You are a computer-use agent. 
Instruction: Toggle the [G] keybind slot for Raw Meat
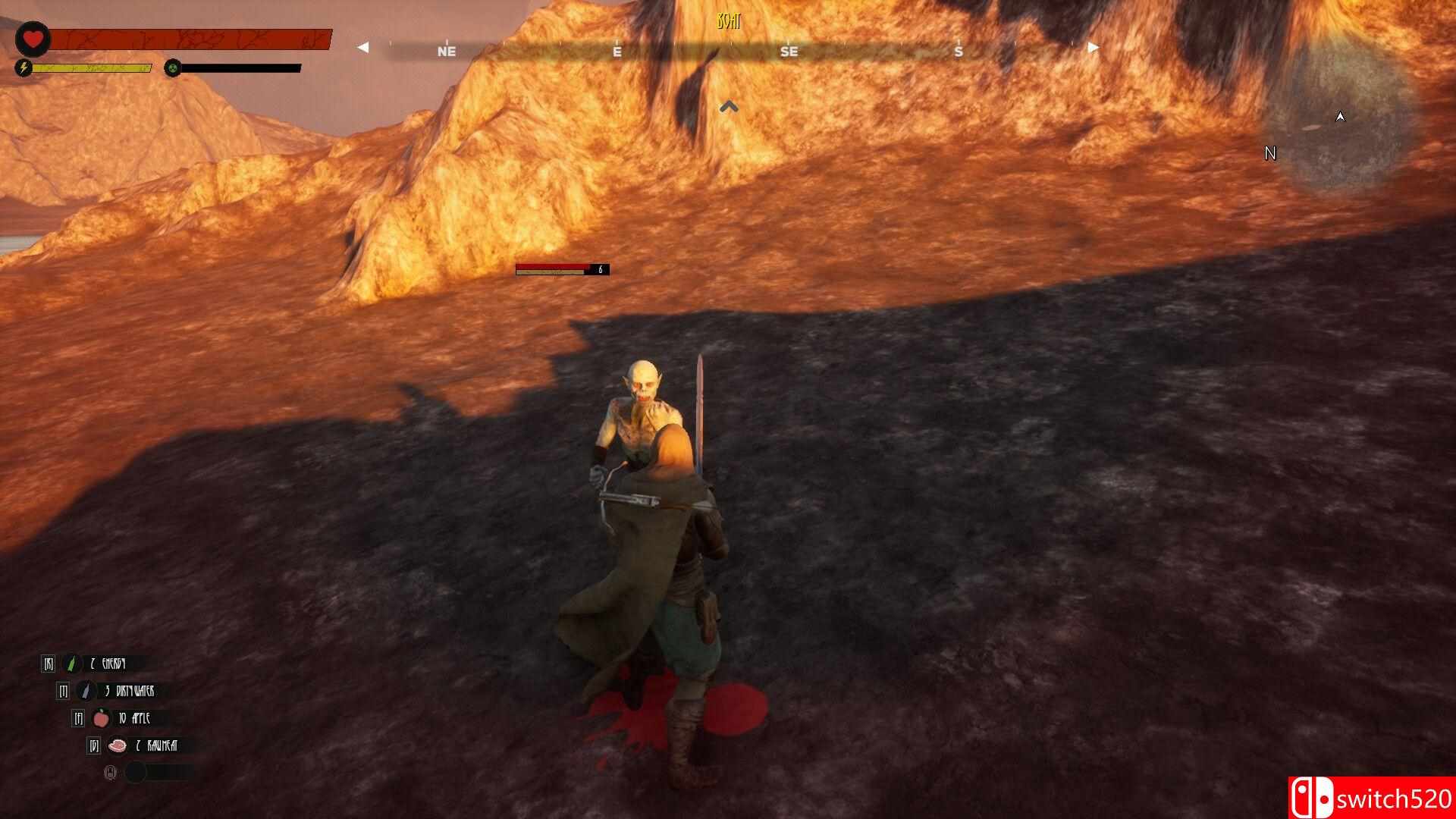(94, 746)
